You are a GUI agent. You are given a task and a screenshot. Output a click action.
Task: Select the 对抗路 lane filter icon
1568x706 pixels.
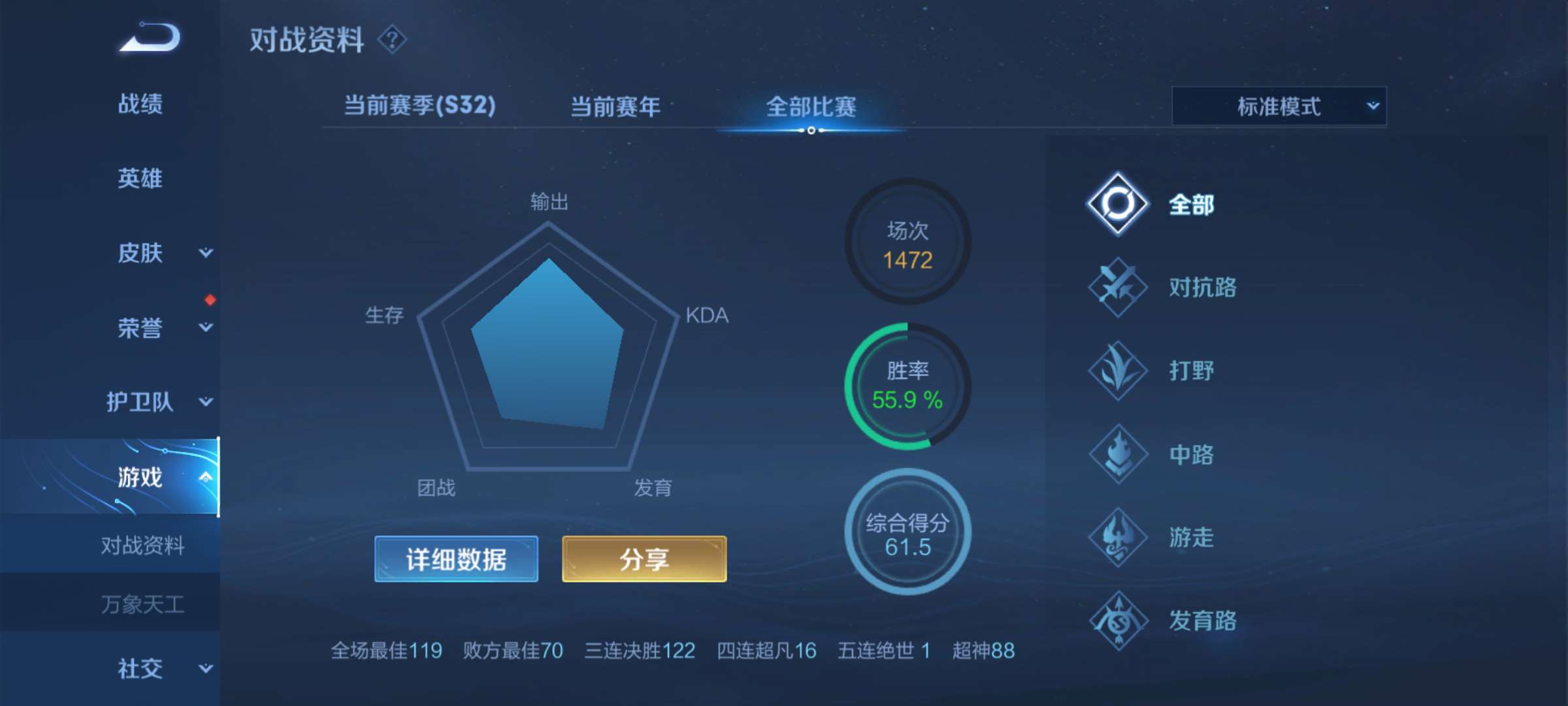[1119, 288]
